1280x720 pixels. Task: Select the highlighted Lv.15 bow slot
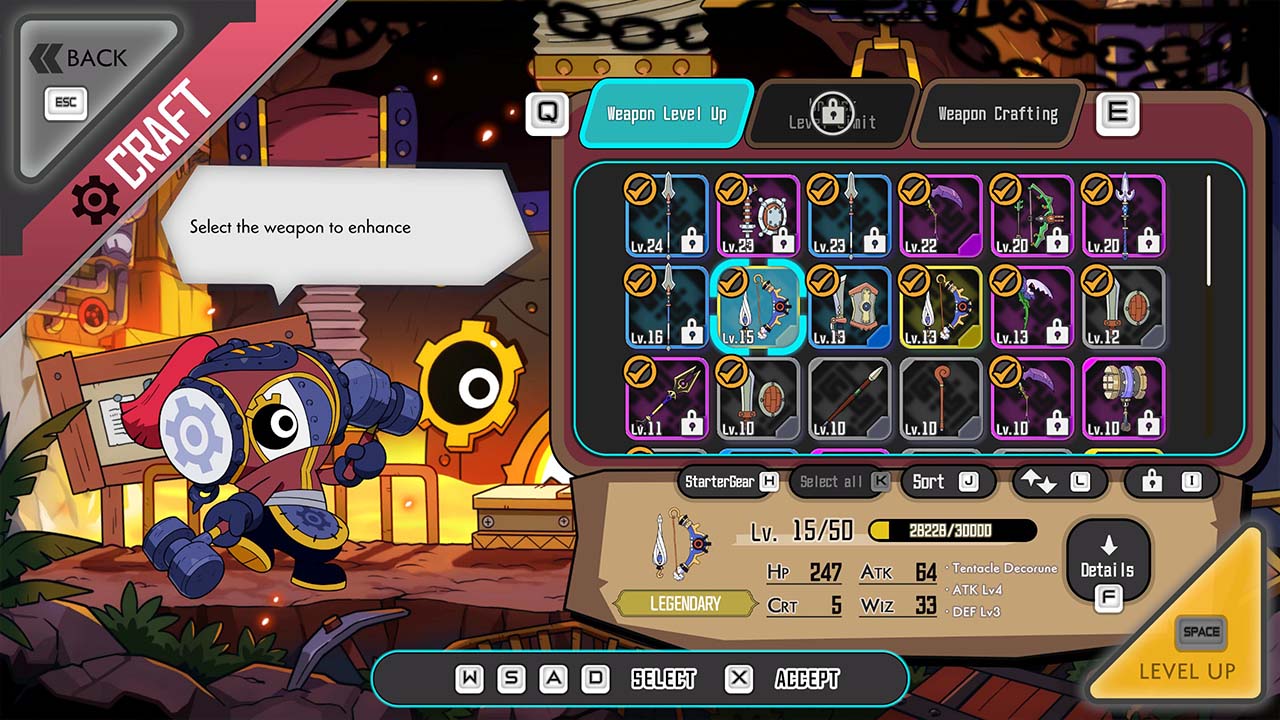pyautogui.click(x=758, y=307)
